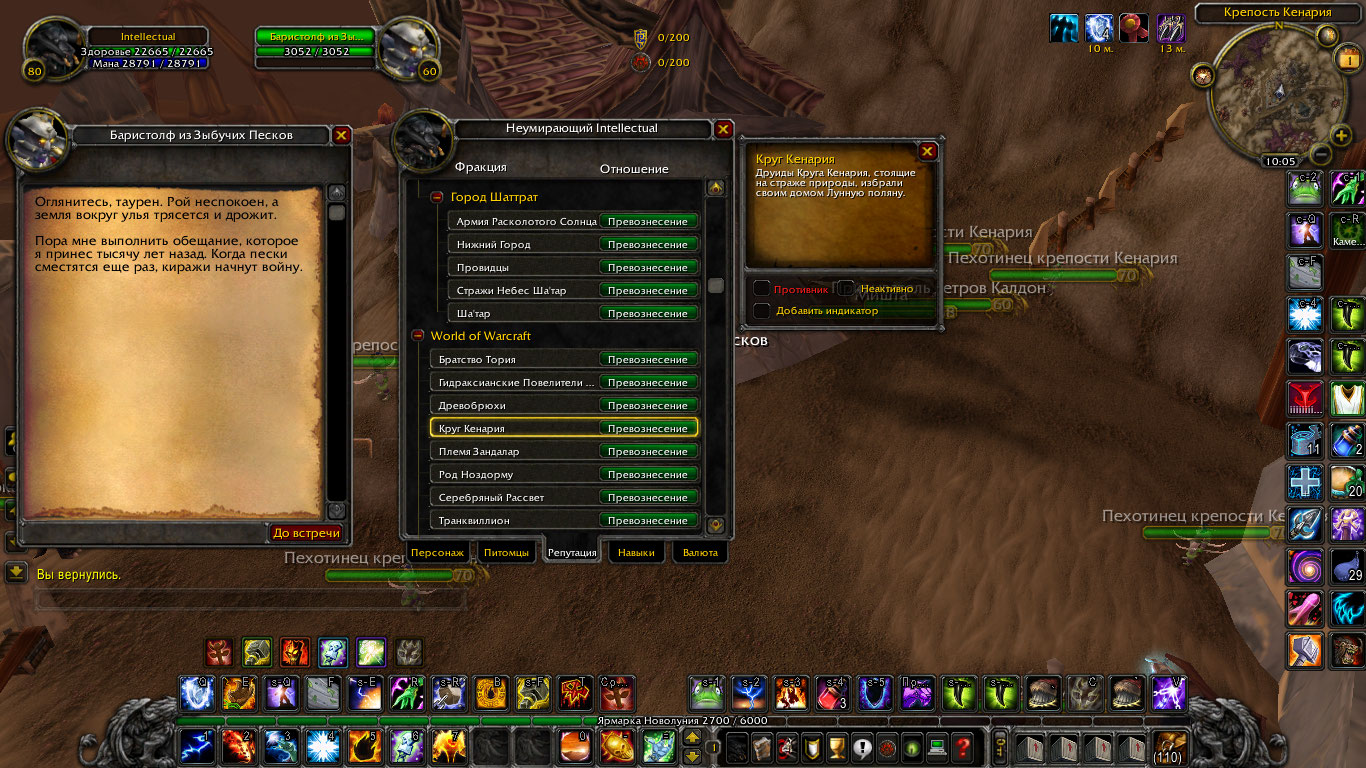Open the spellbook icon in the micro-menu
Viewport: 1366px width, 768px height.
pos(763,747)
